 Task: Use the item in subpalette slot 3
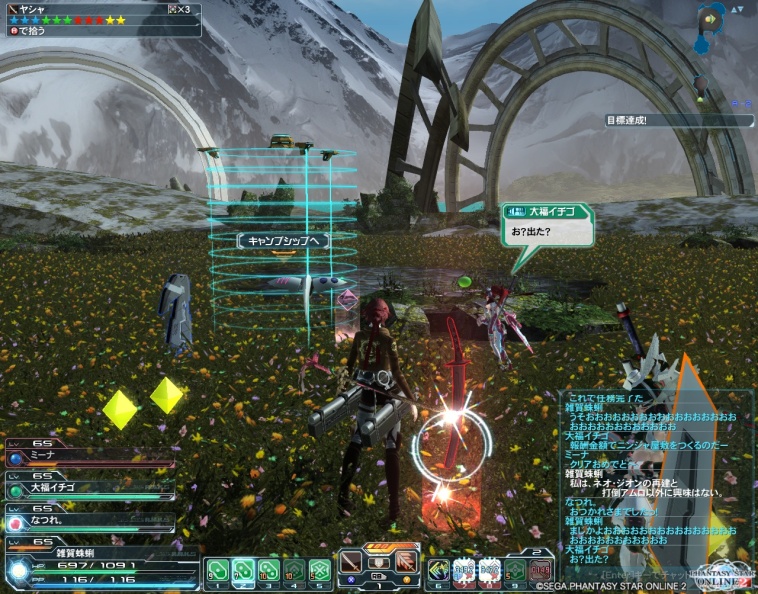[268, 571]
